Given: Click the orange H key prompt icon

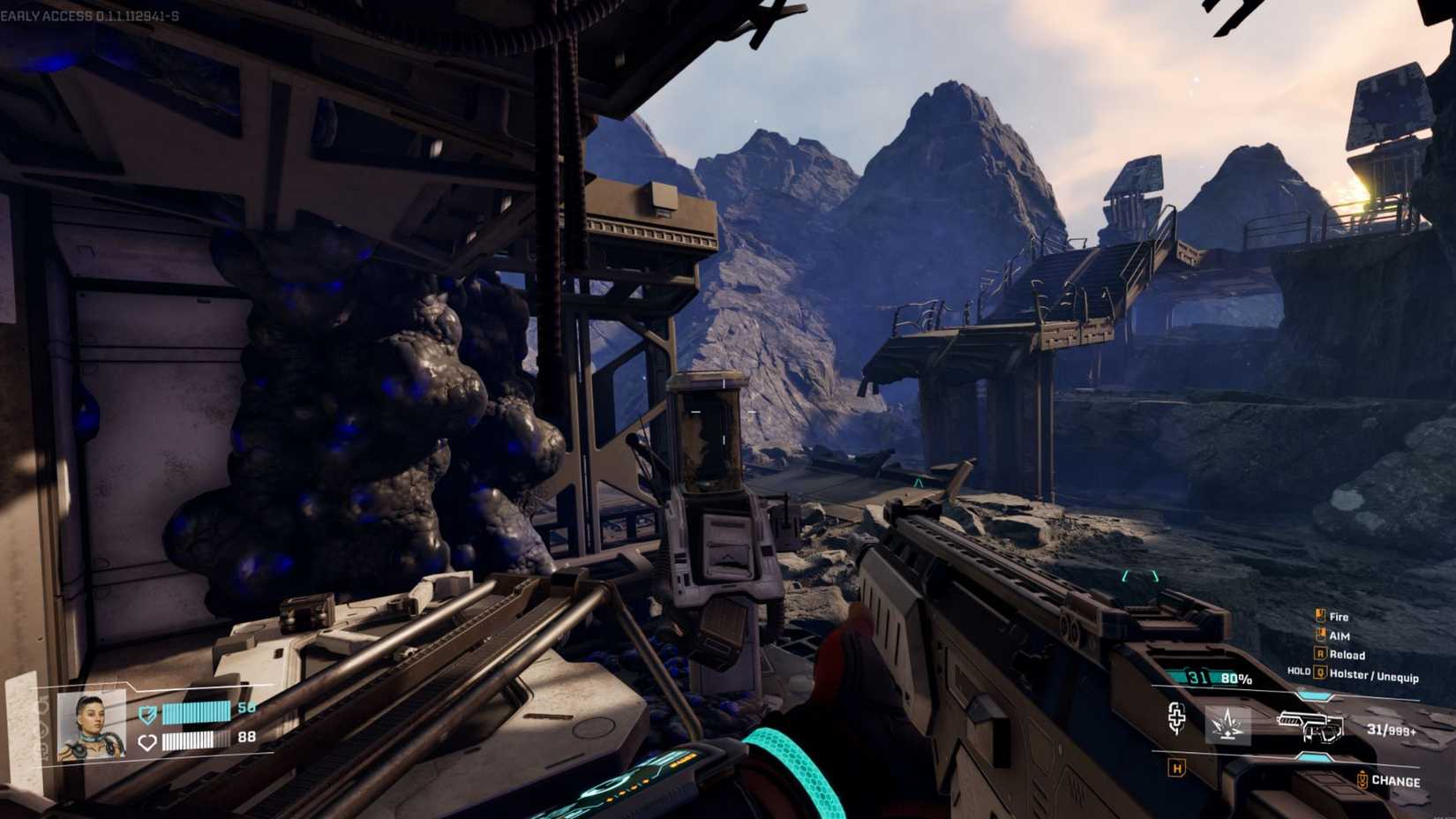Looking at the screenshot, I should coord(1176,769).
